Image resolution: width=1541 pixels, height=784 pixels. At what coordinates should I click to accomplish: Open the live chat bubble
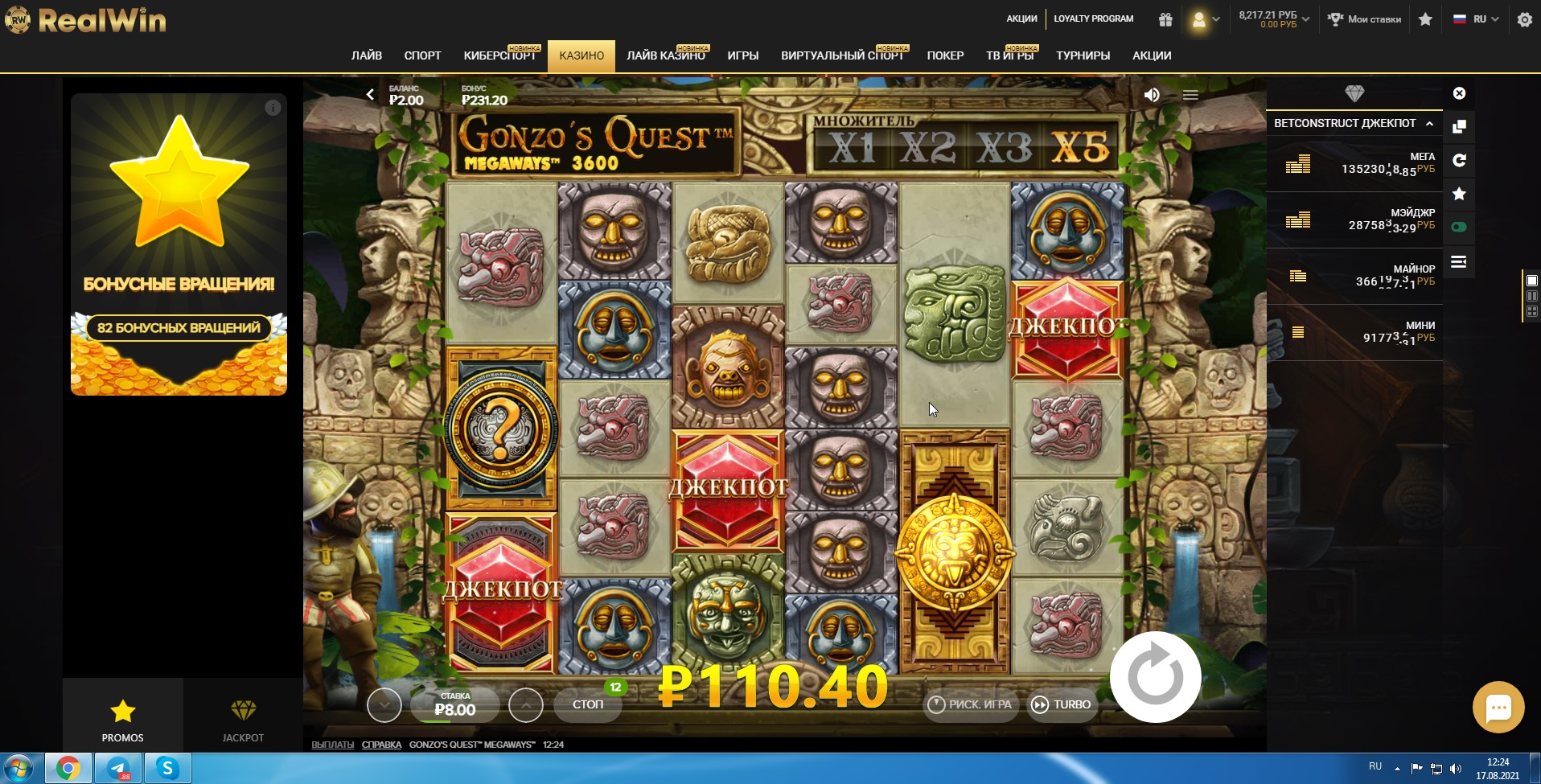pos(1498,708)
